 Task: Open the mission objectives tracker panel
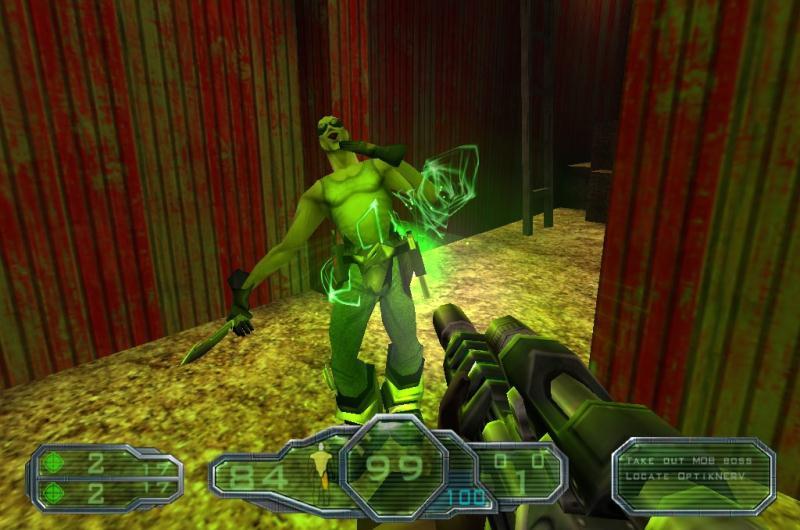[693, 476]
